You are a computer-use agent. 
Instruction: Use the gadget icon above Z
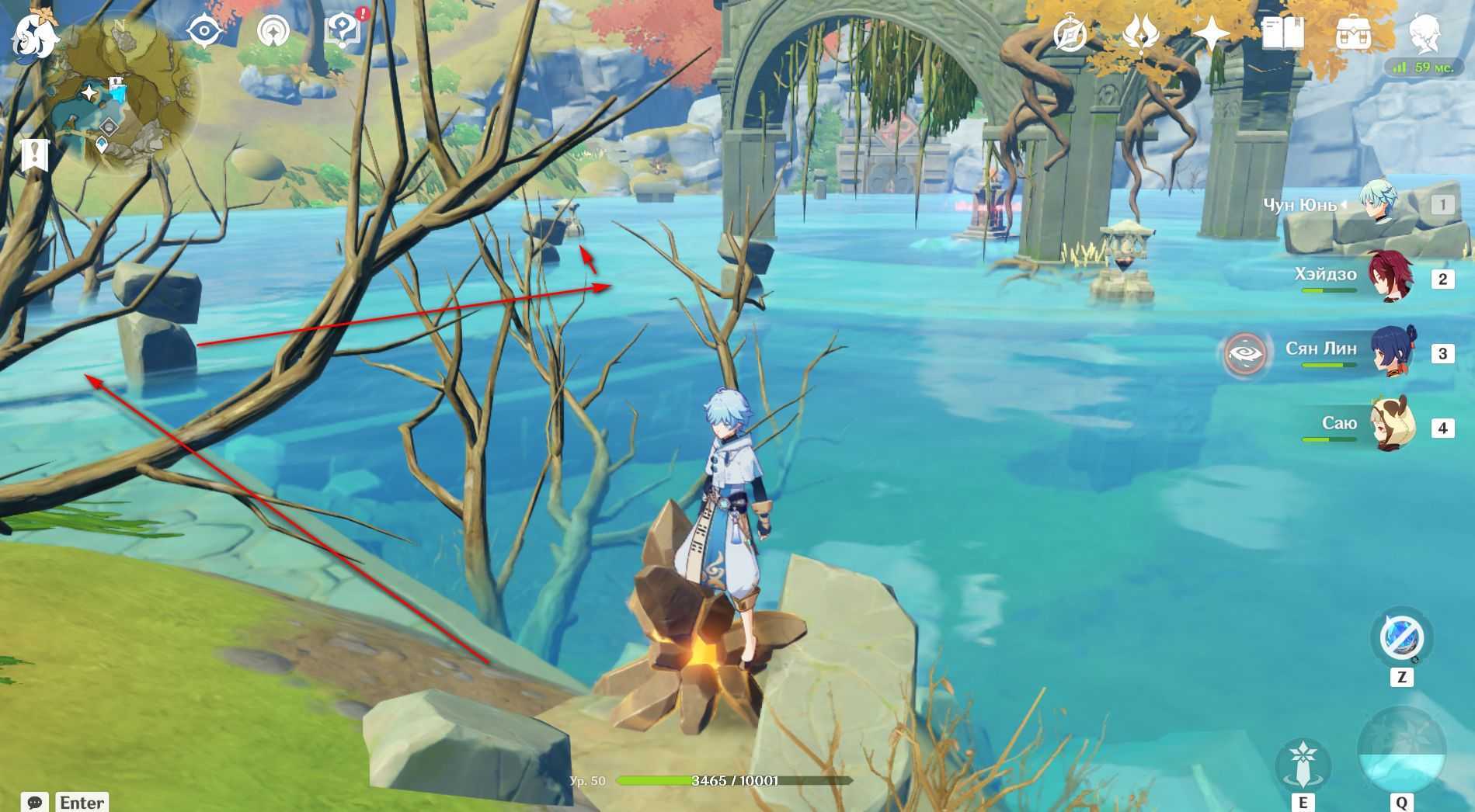click(x=1401, y=638)
